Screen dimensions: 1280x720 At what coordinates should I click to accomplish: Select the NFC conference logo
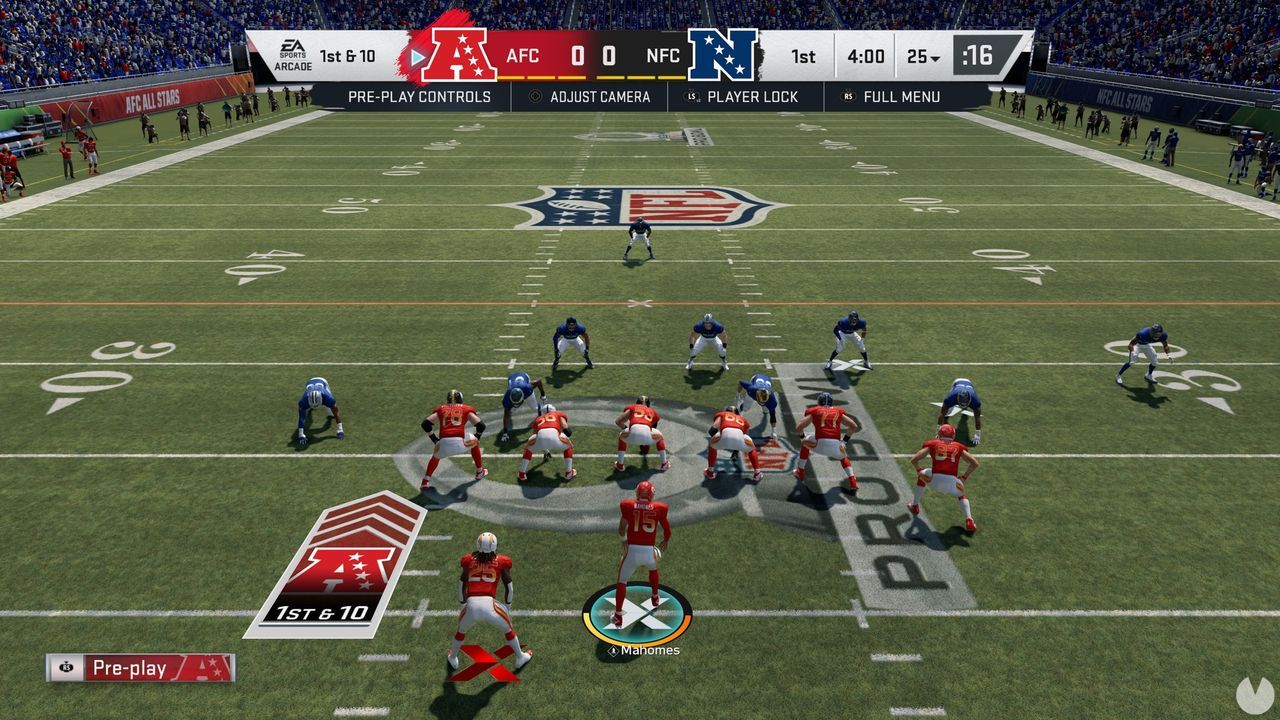click(x=725, y=55)
